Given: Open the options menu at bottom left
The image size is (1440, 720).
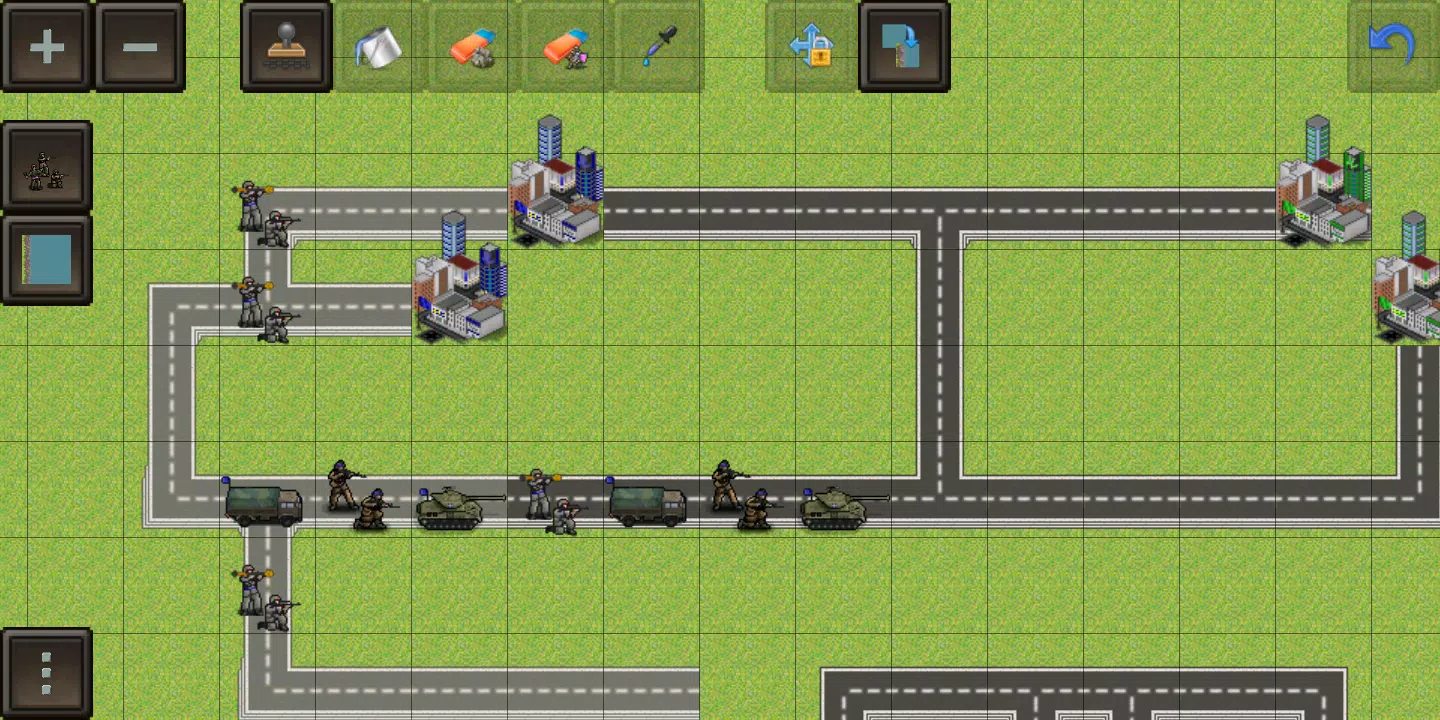Looking at the screenshot, I should click(45, 672).
